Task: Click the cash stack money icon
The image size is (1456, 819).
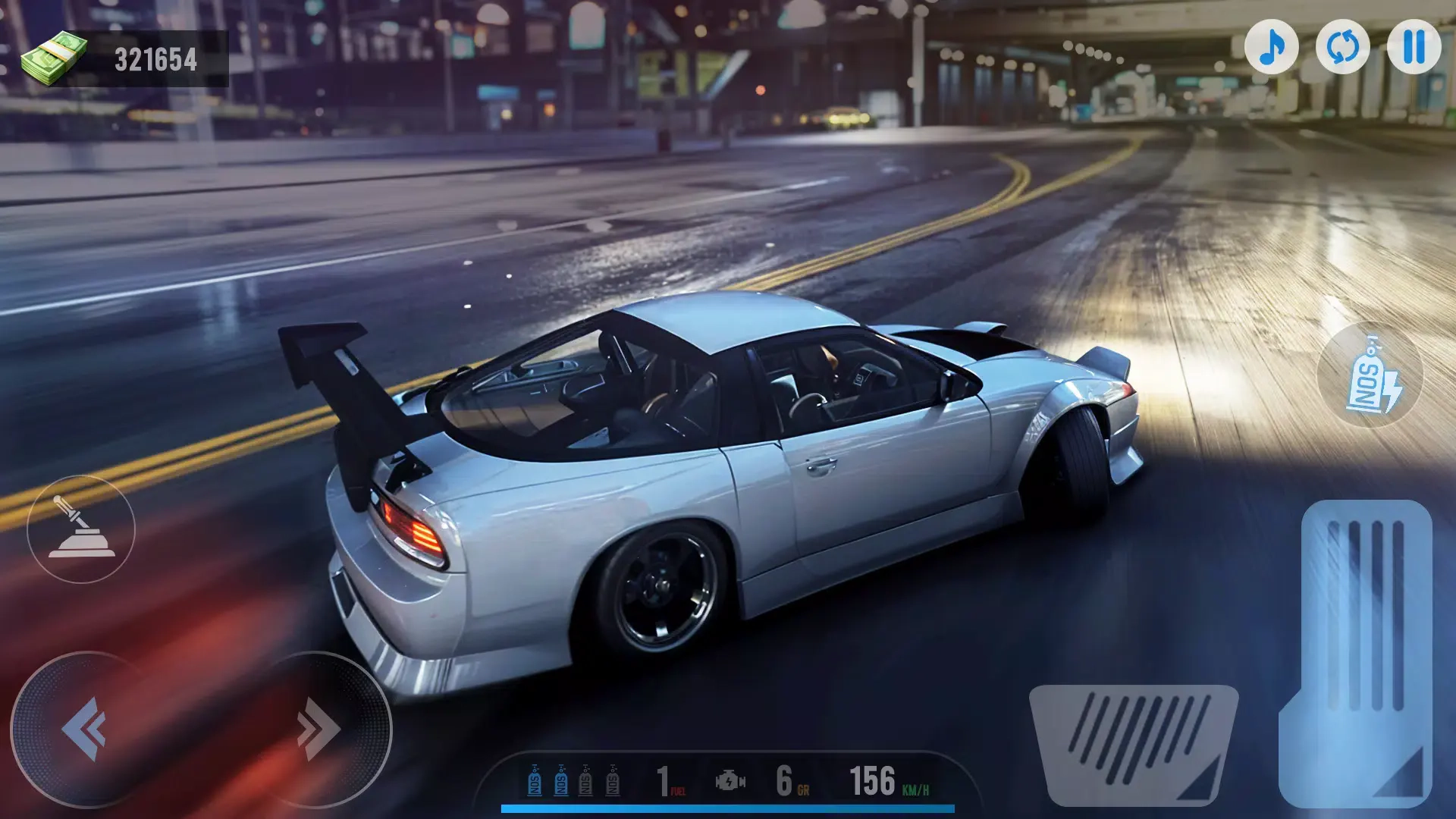Action: click(53, 58)
